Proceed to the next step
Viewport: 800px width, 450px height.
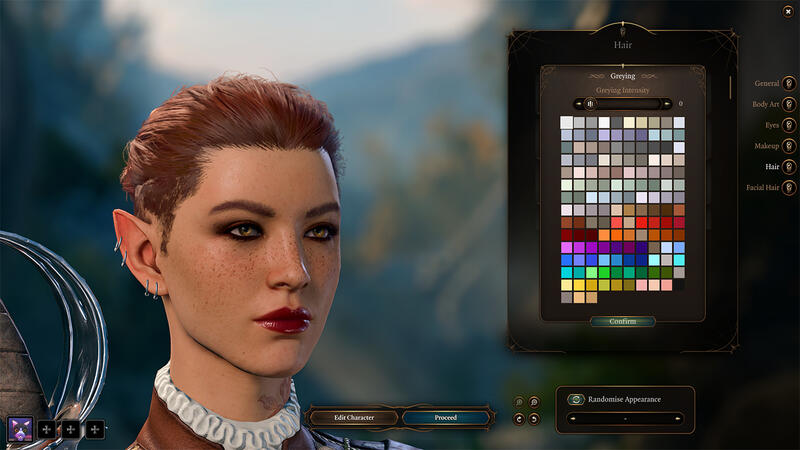[446, 417]
